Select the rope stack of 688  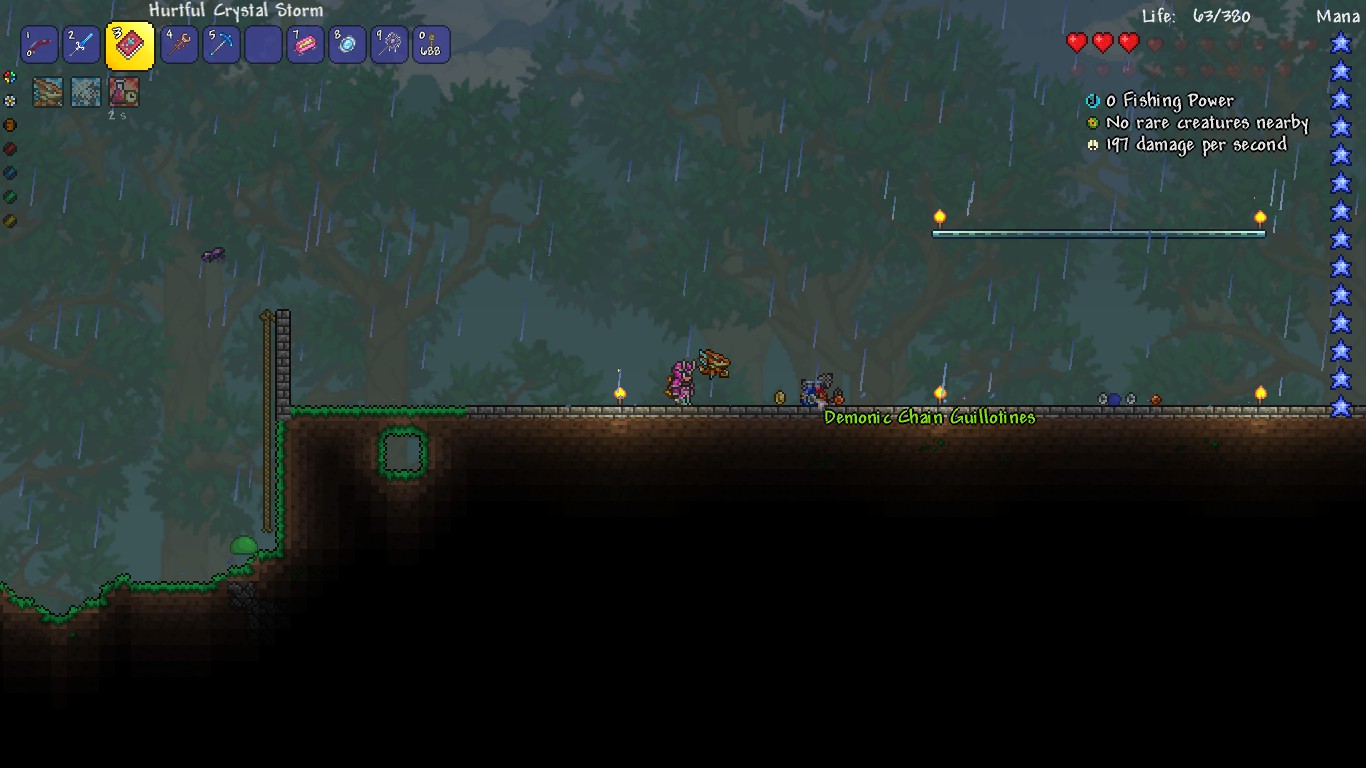pyautogui.click(x=431, y=45)
